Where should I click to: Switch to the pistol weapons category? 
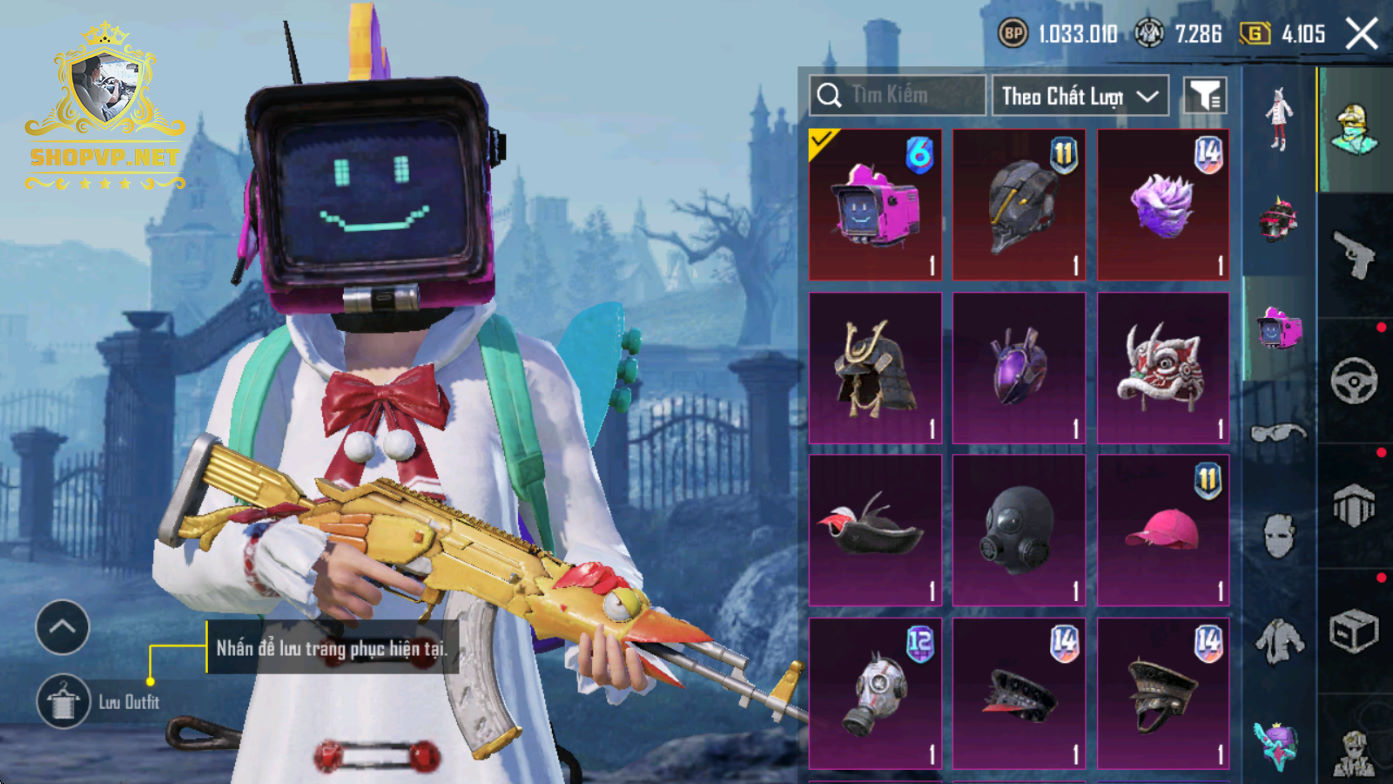tap(1355, 256)
